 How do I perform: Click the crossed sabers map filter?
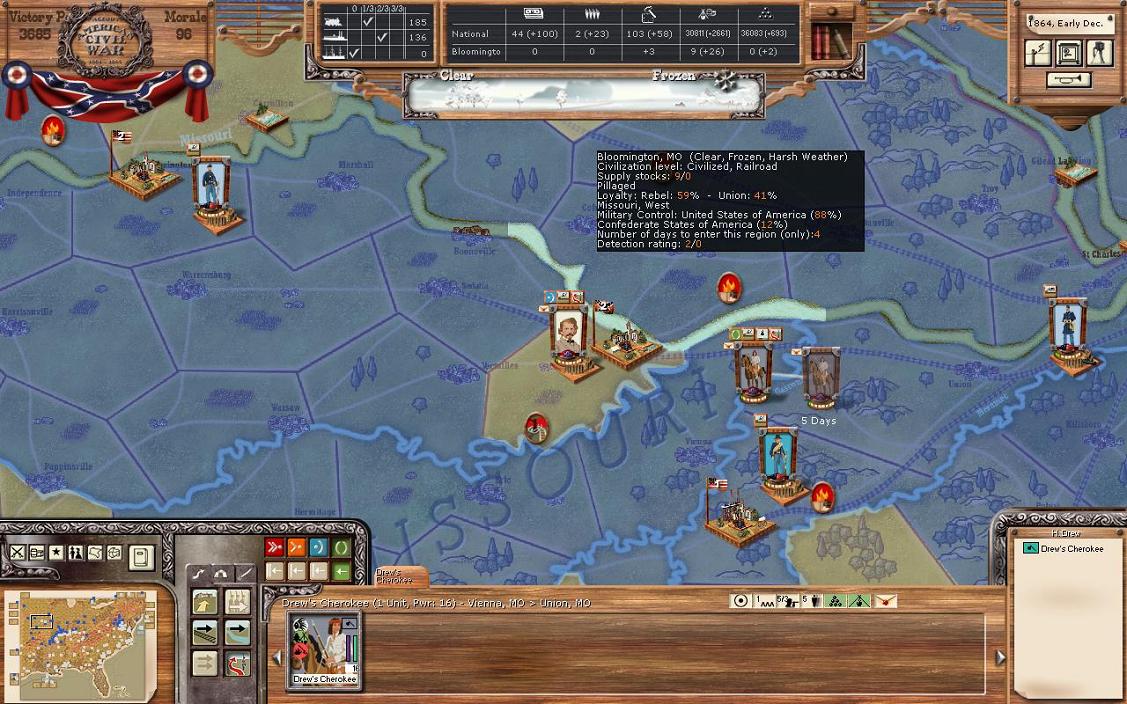pyautogui.click(x=18, y=553)
